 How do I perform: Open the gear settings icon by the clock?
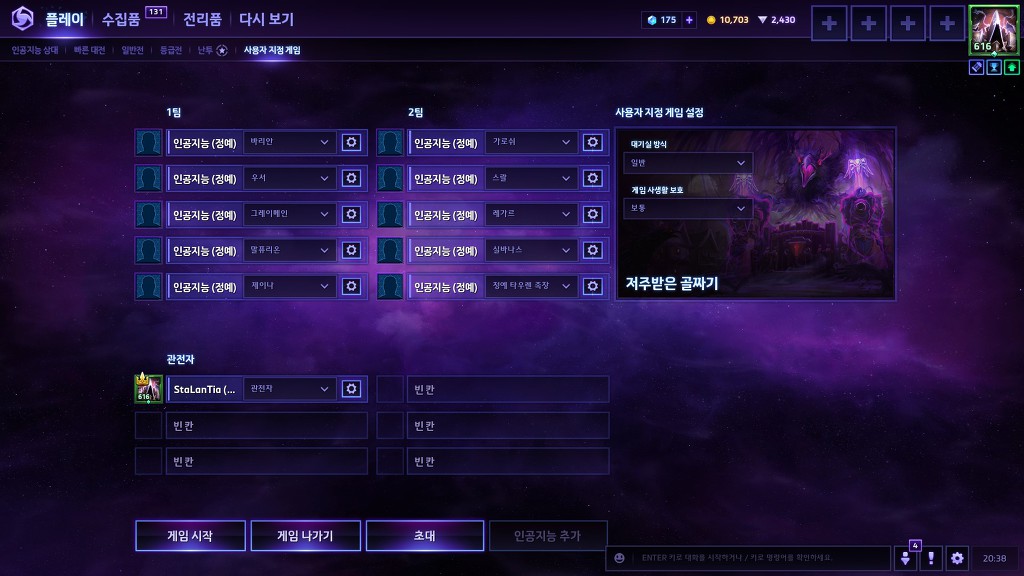click(x=958, y=558)
